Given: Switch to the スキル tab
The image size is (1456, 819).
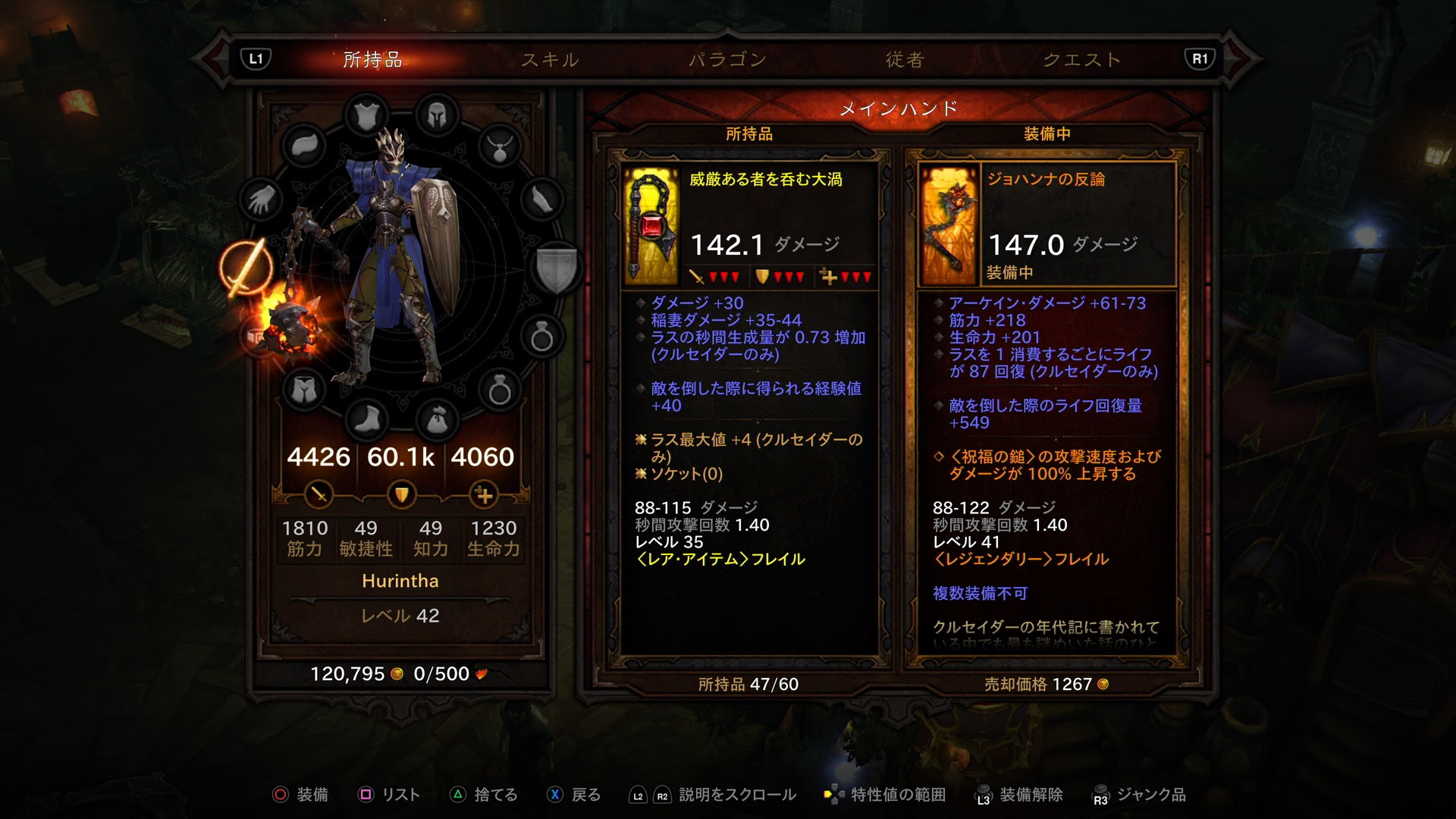Looking at the screenshot, I should (x=551, y=61).
